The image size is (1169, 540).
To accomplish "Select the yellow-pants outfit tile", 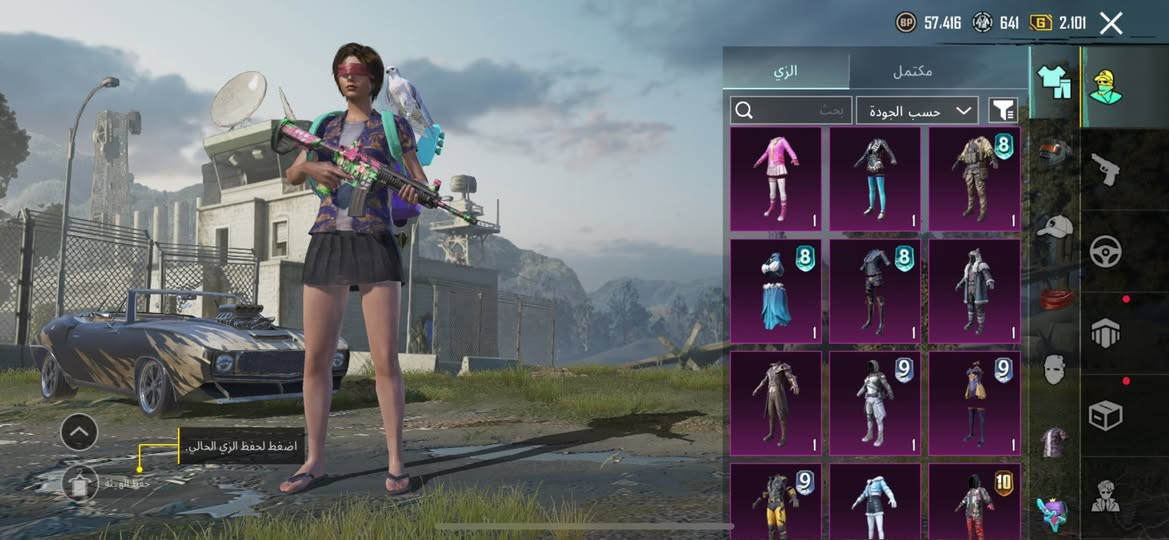I will click(x=775, y=501).
